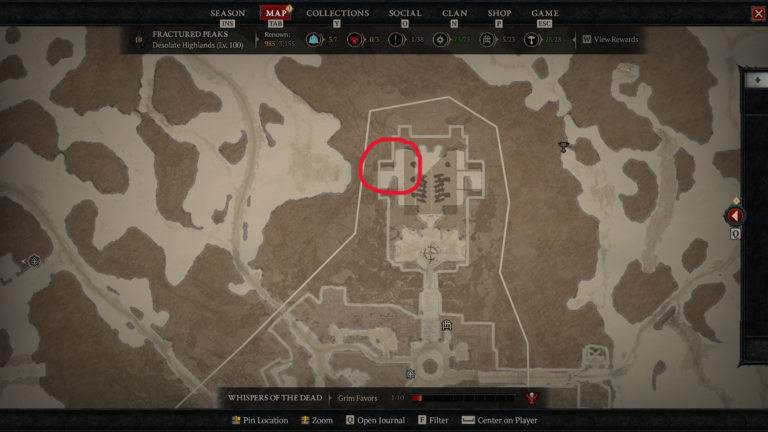768x432 pixels.
Task: Open the Game menu tab
Action: [545, 14]
